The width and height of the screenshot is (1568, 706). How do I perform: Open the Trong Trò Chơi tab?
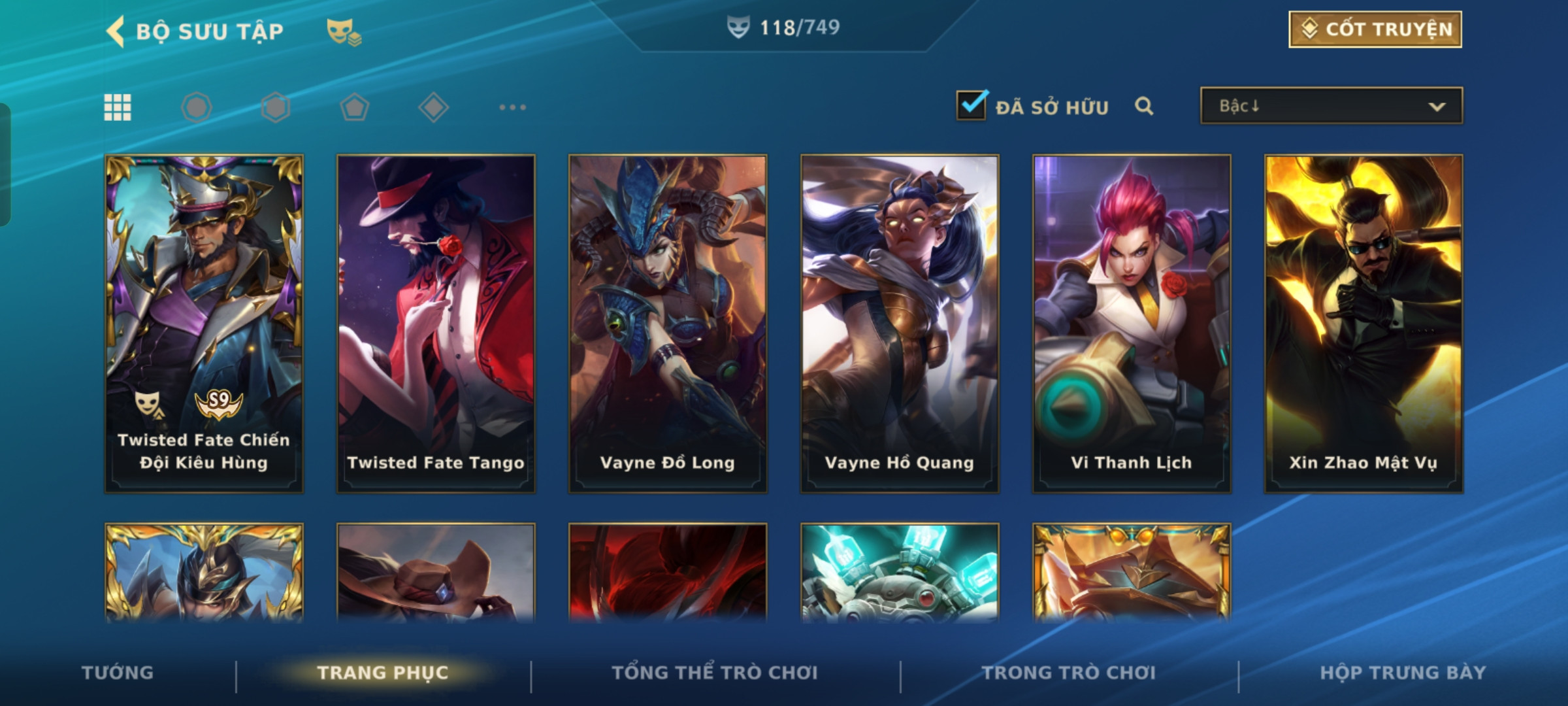pos(1068,673)
